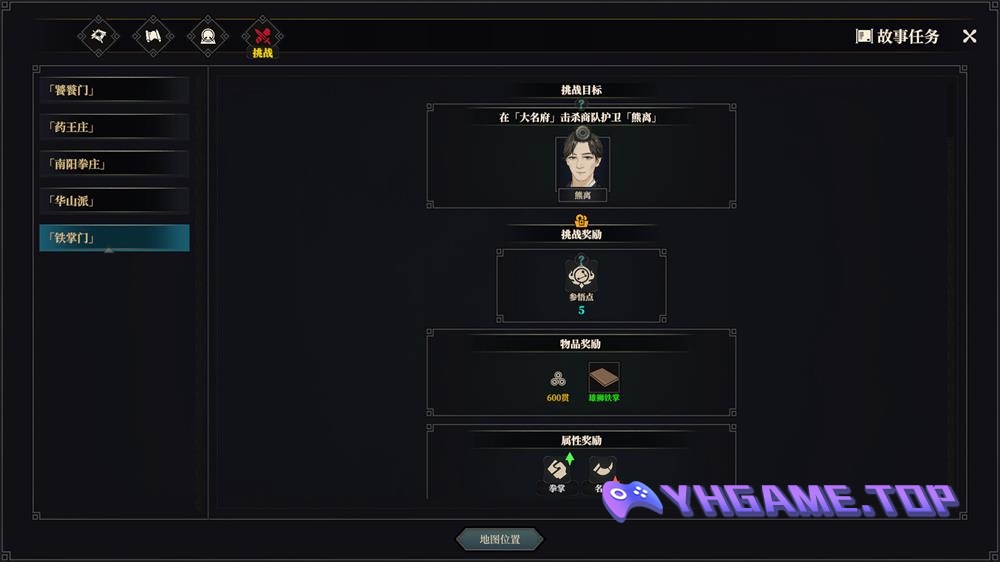Select the 饕餮门 faction entry
1000x562 pixels.
point(113,90)
